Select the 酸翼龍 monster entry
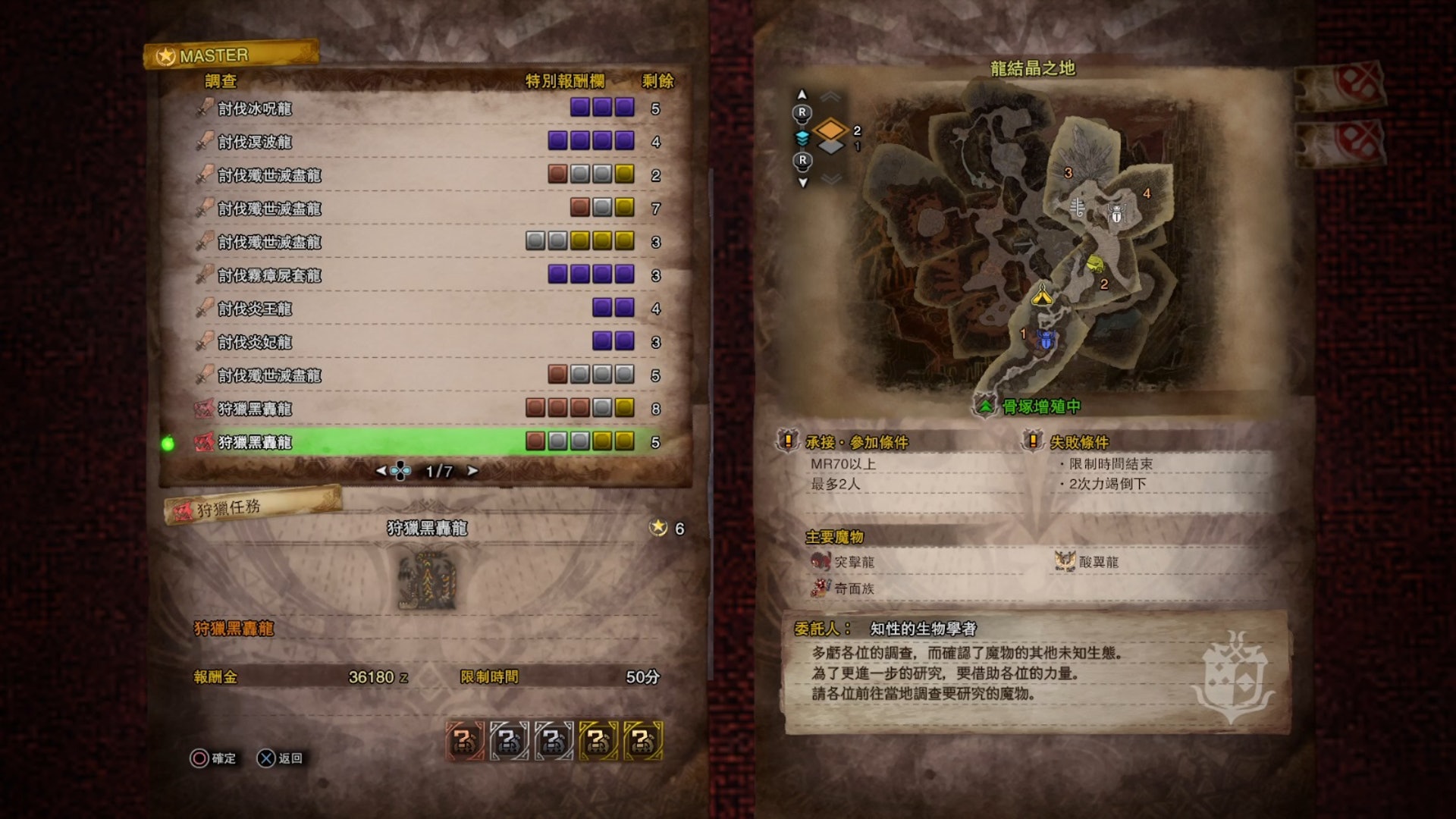Viewport: 1456px width, 819px height. point(1098,562)
